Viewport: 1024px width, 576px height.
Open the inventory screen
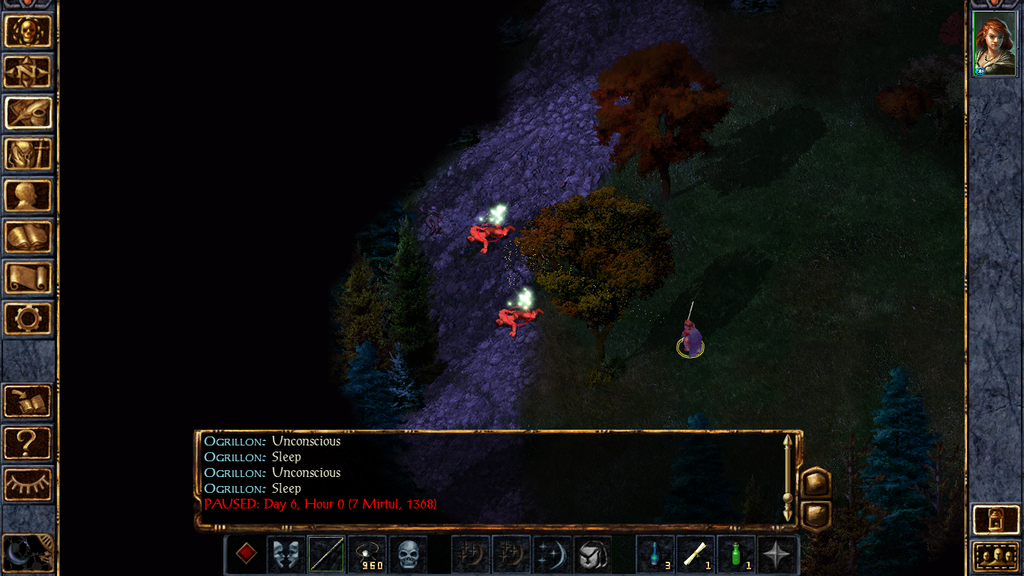pos(28,154)
